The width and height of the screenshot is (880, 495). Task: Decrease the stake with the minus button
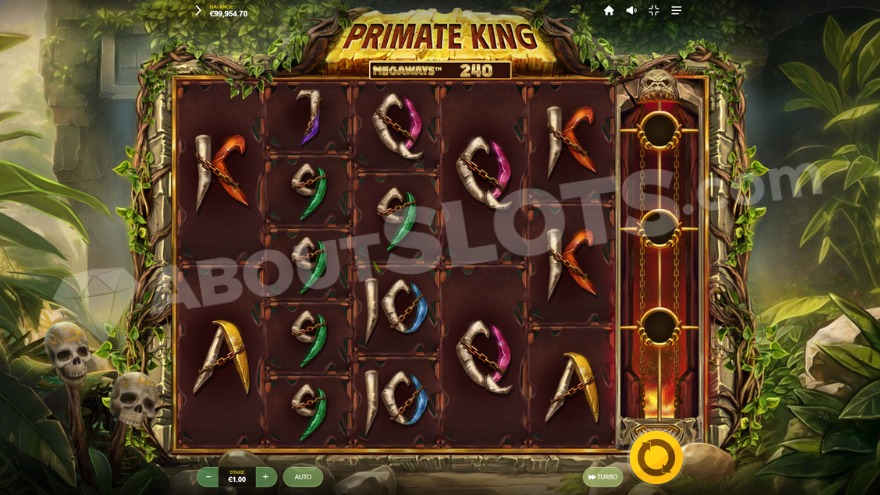pos(209,477)
